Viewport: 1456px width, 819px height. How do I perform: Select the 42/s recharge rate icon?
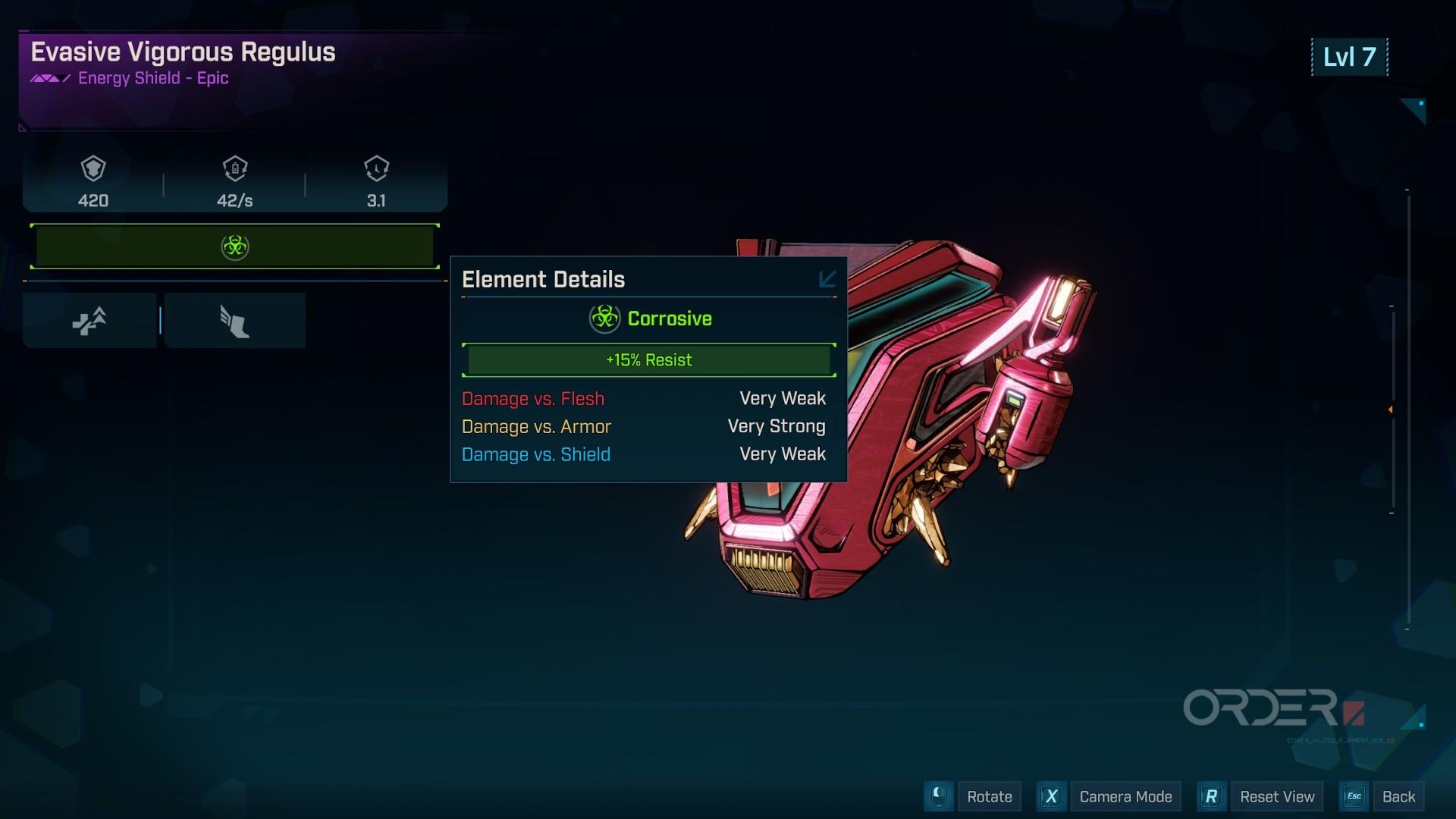235,168
